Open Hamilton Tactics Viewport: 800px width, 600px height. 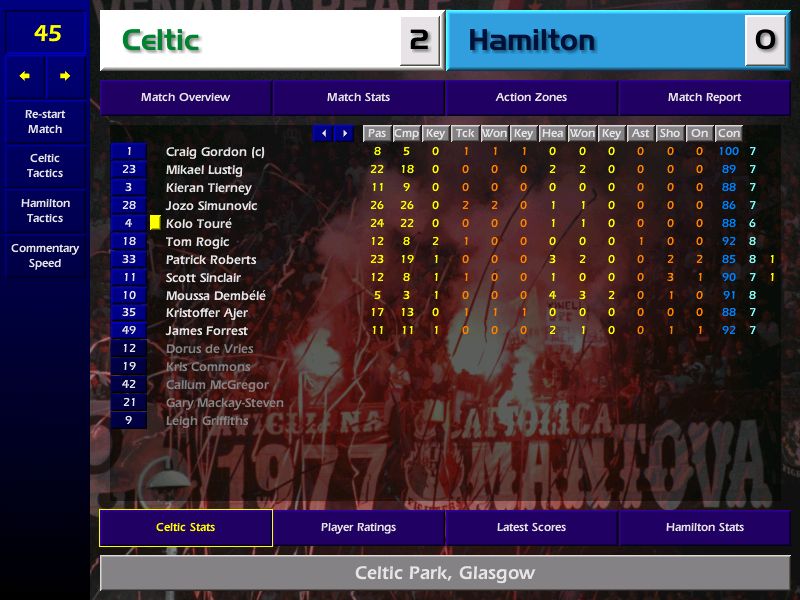[45, 210]
